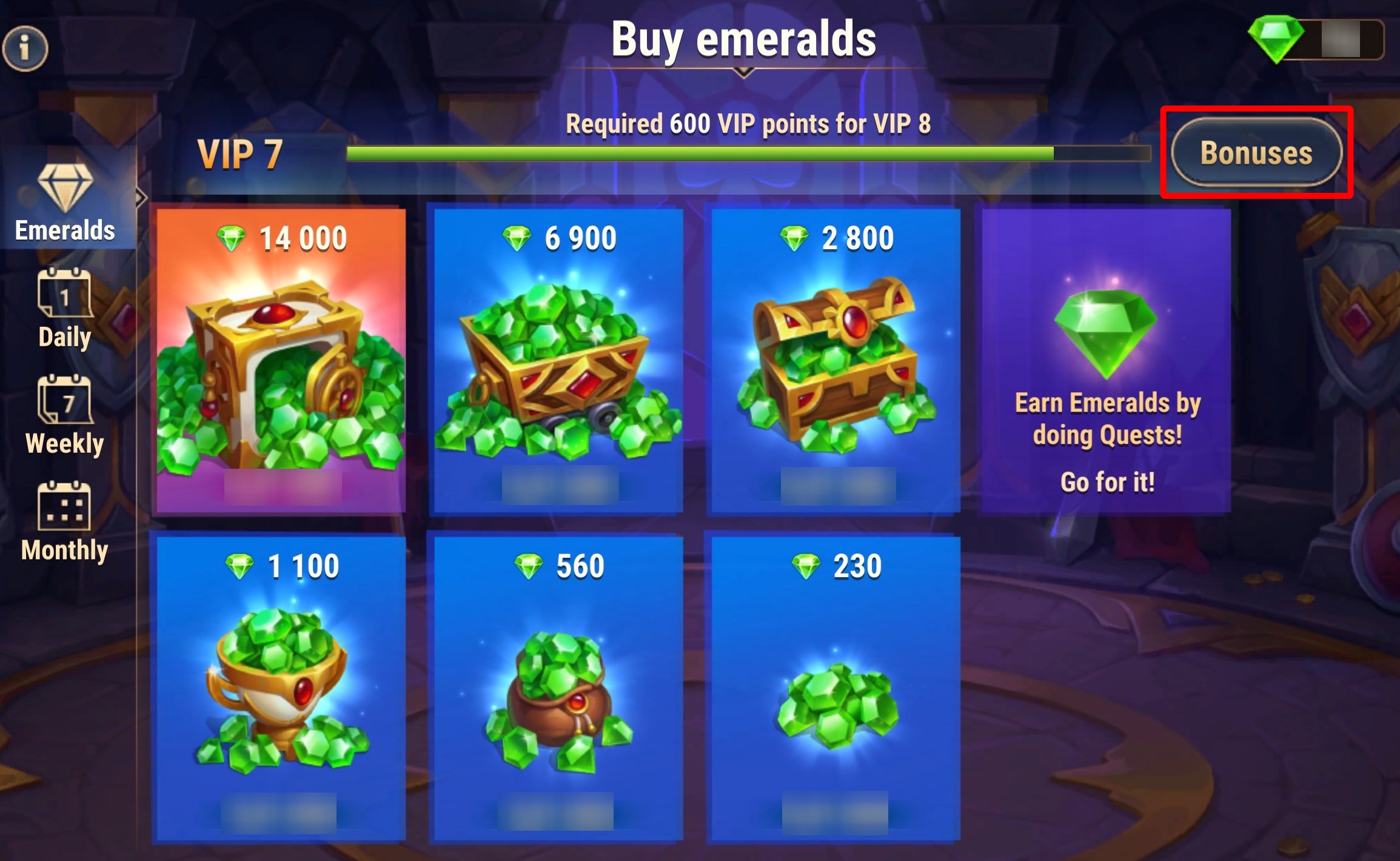Switch to the Emeralds tab
The height and width of the screenshot is (861, 1400).
65,204
